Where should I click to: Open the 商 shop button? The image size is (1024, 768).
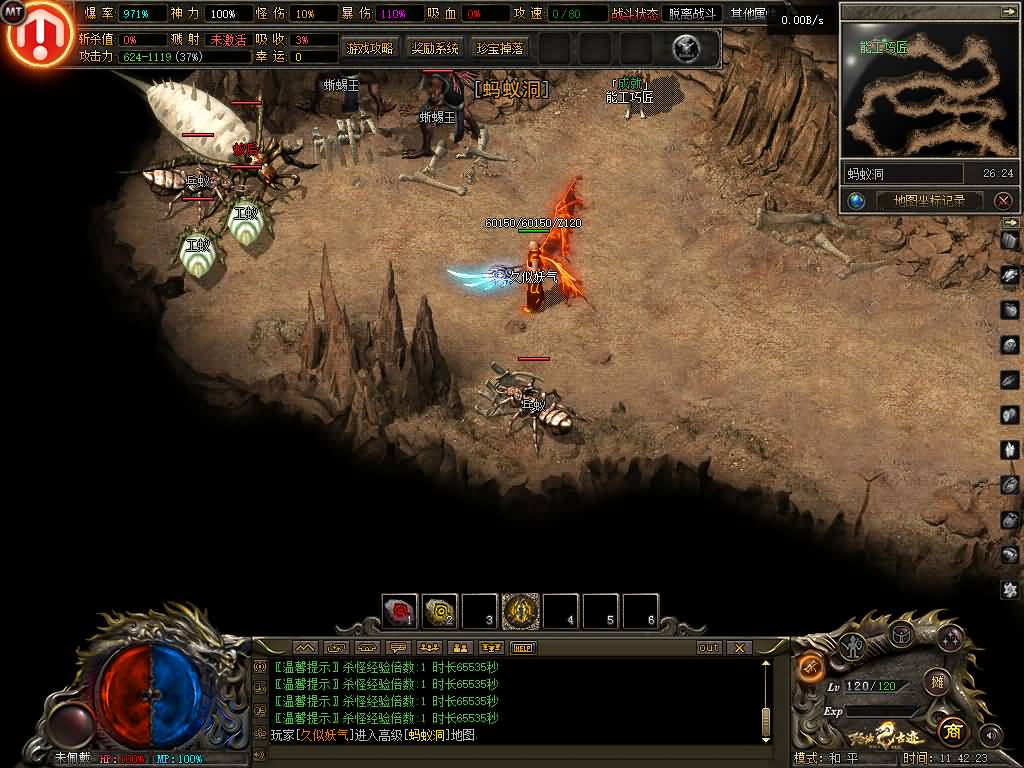(x=951, y=729)
